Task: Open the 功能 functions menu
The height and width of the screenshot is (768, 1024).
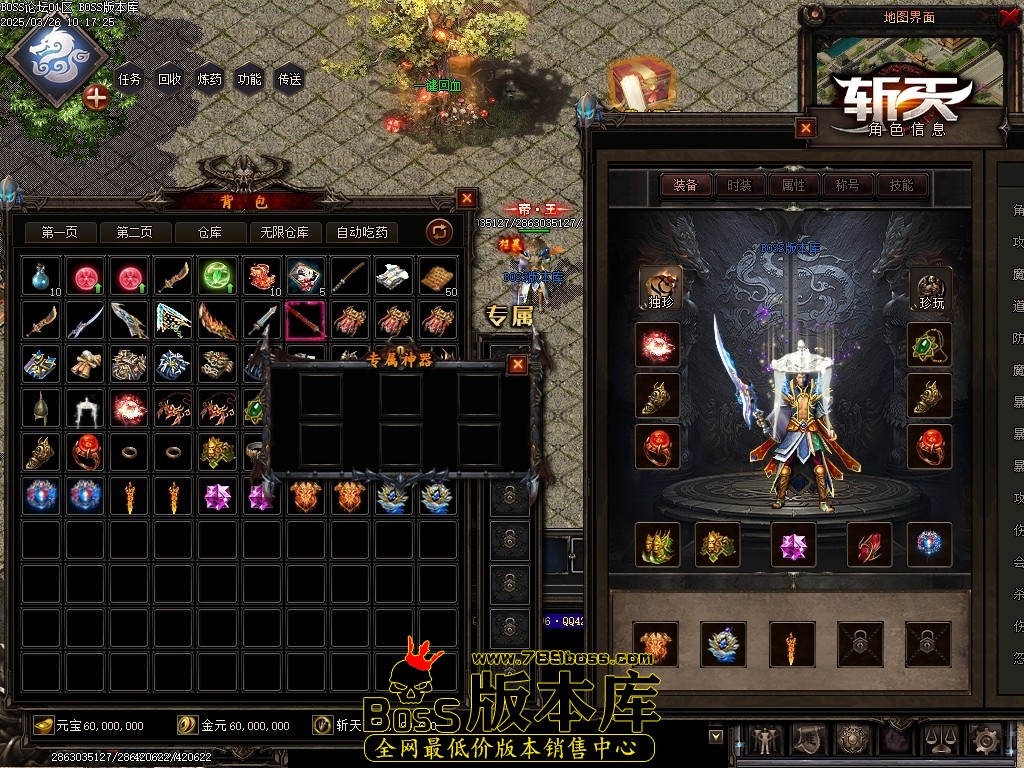Action: tap(250, 79)
